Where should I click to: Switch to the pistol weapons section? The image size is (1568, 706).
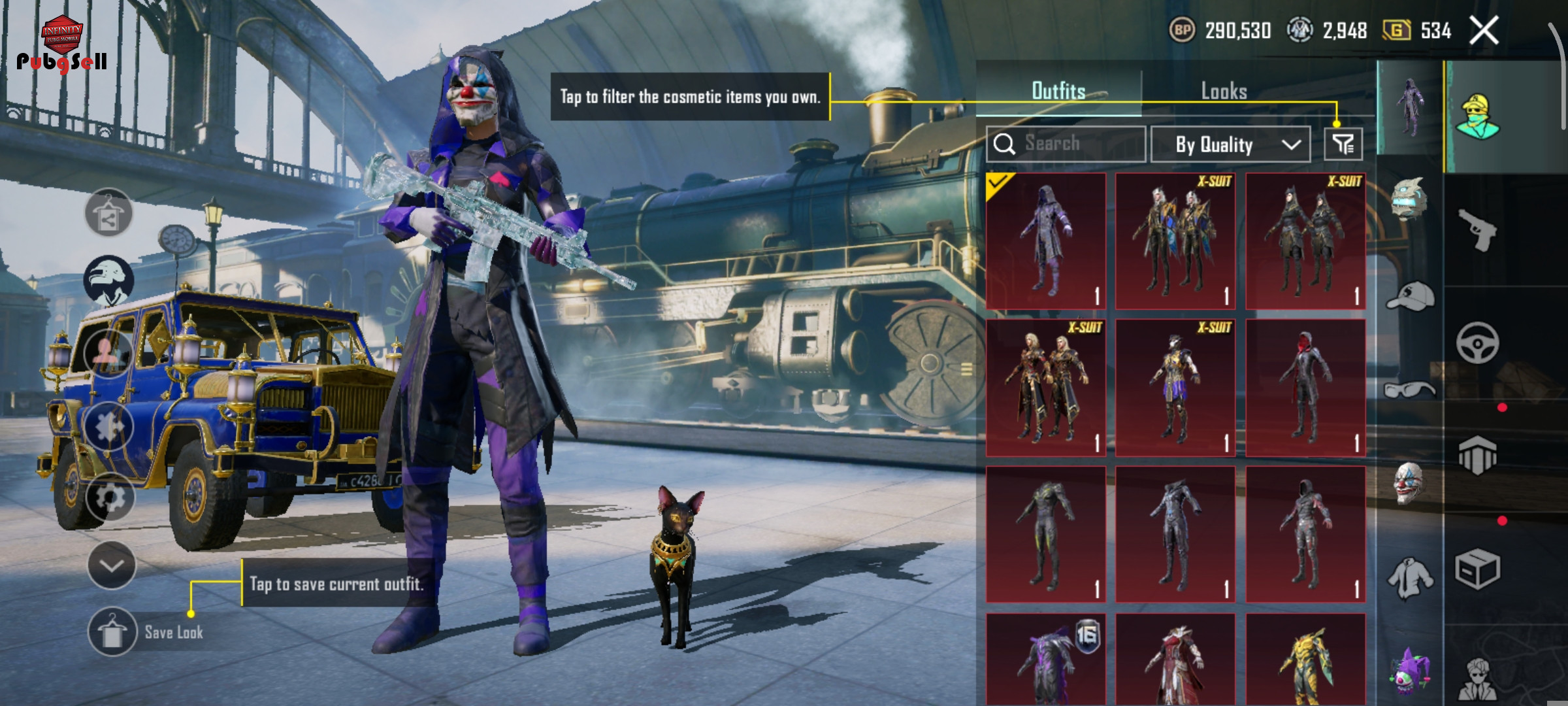pyautogui.click(x=1477, y=229)
